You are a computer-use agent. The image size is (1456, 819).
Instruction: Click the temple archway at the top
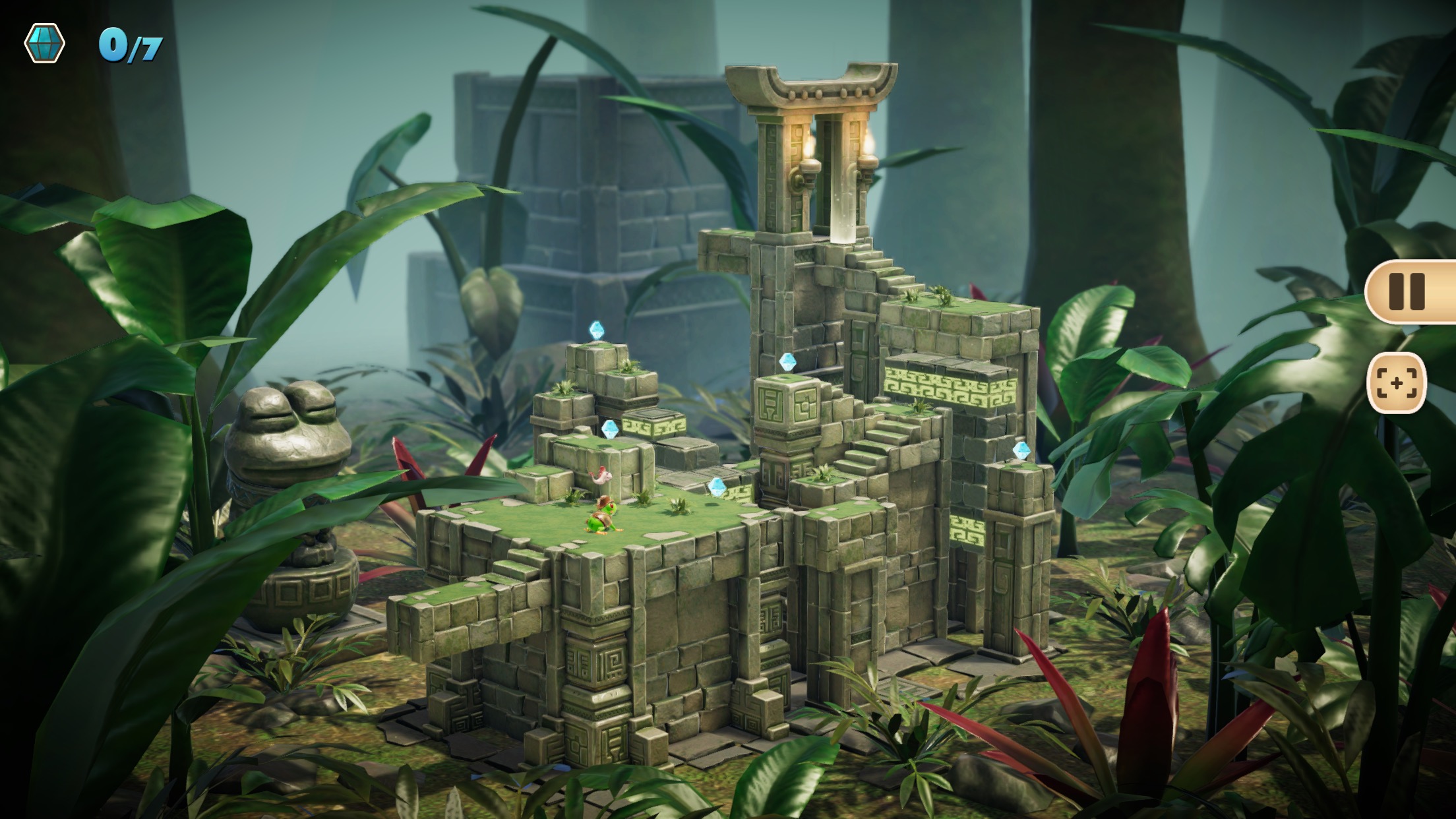point(811,92)
